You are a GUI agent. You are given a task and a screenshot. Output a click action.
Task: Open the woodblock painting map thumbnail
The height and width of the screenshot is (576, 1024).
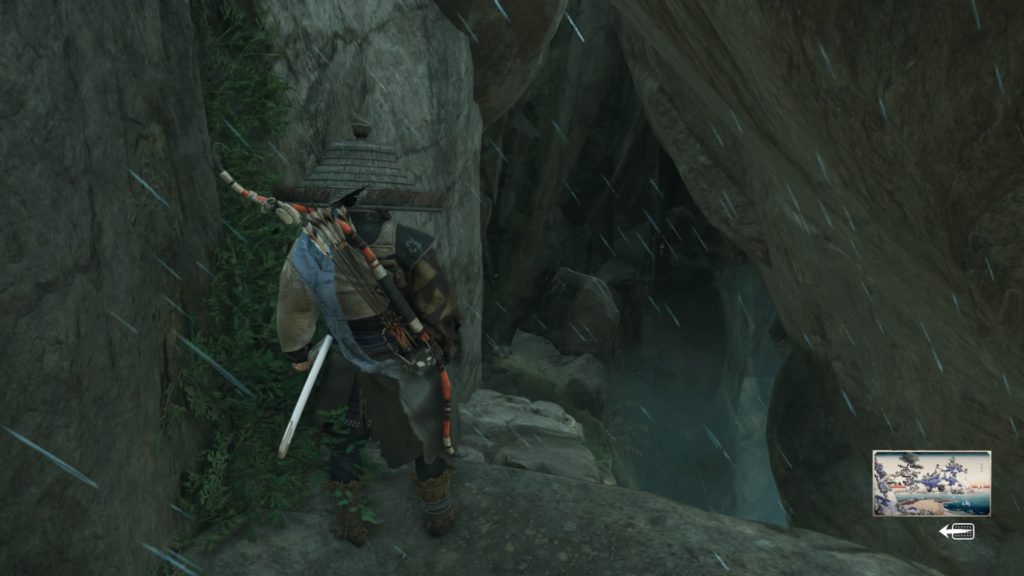931,483
